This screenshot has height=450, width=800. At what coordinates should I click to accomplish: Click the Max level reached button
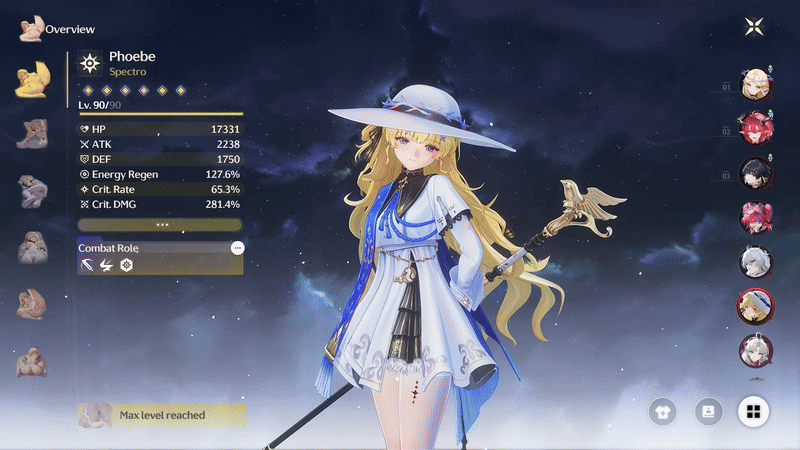click(x=161, y=414)
